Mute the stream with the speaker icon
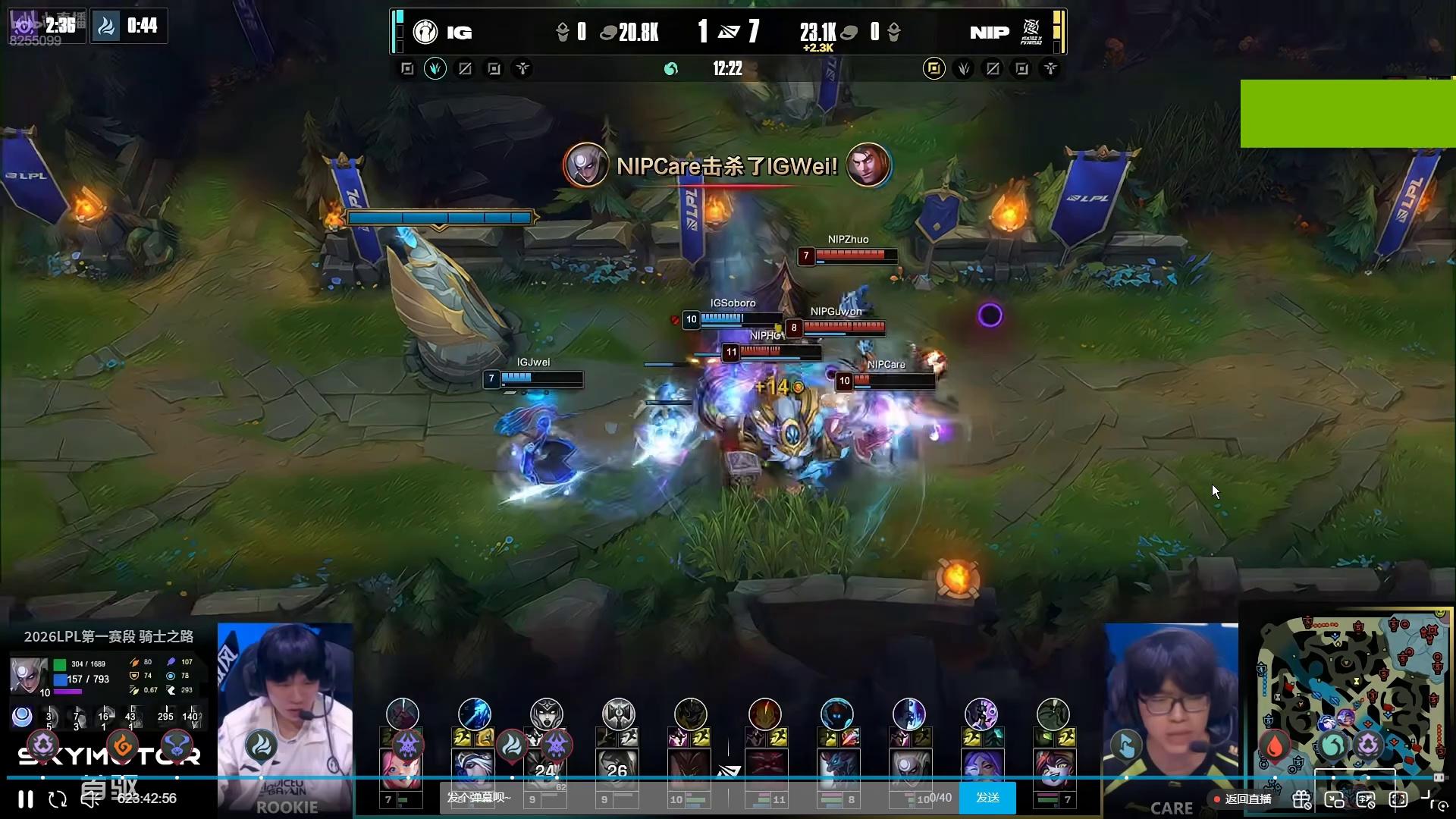This screenshot has height=819, width=1456. click(90, 799)
